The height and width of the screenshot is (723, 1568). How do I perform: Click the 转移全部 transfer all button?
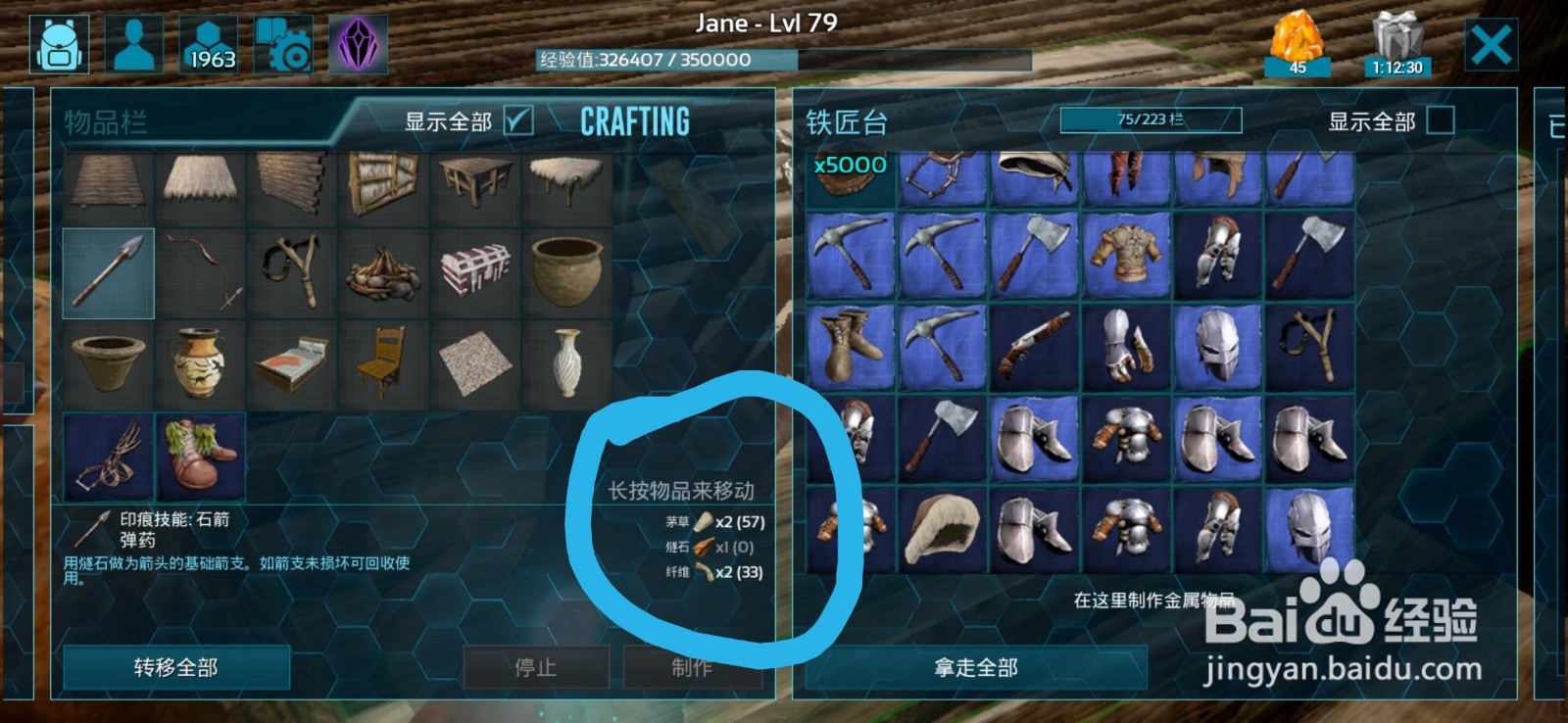tap(176, 667)
